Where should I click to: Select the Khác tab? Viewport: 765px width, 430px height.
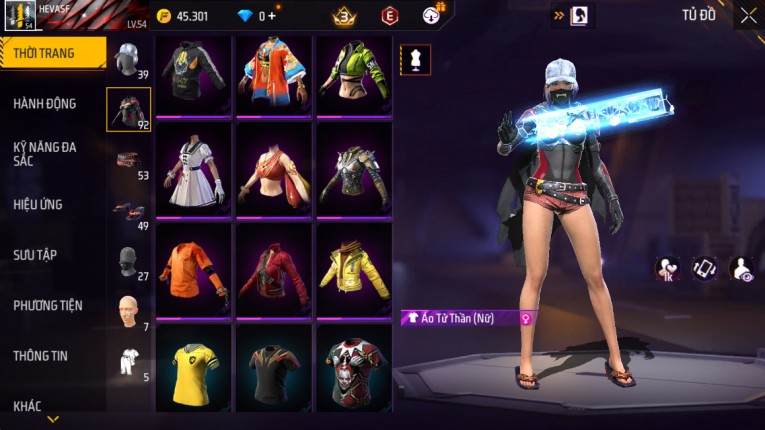28,405
